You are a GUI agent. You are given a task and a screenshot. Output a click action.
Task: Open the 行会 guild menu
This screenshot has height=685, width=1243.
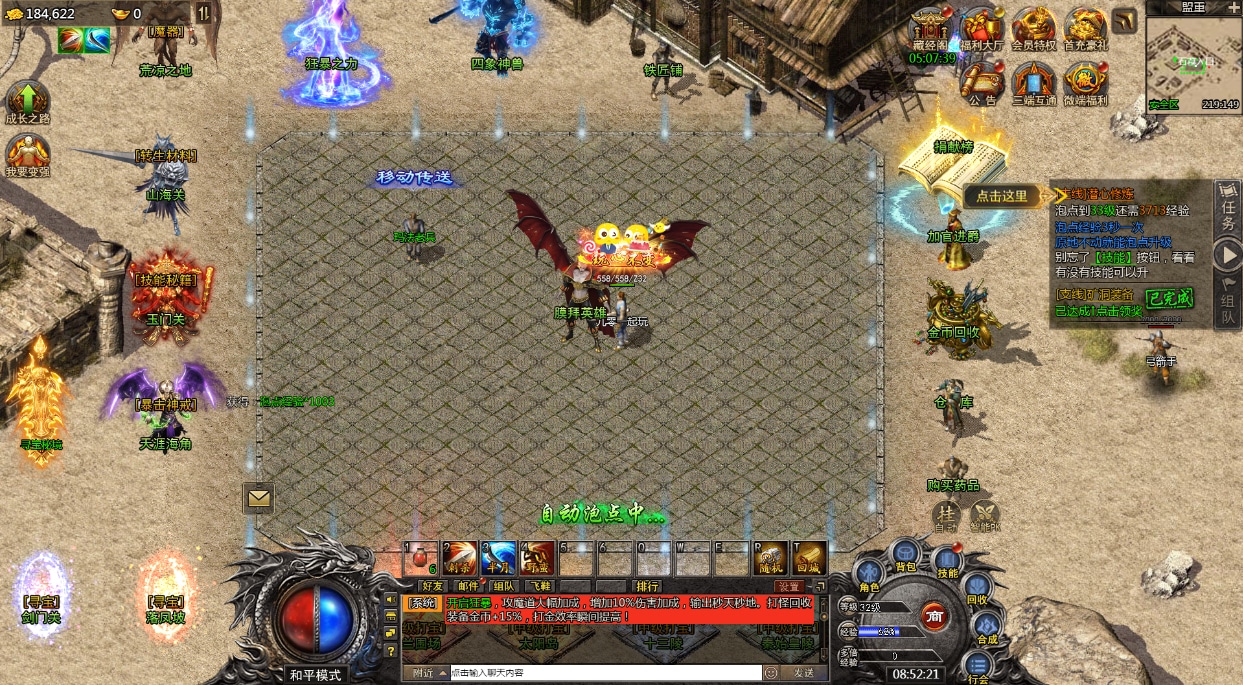tap(977, 667)
